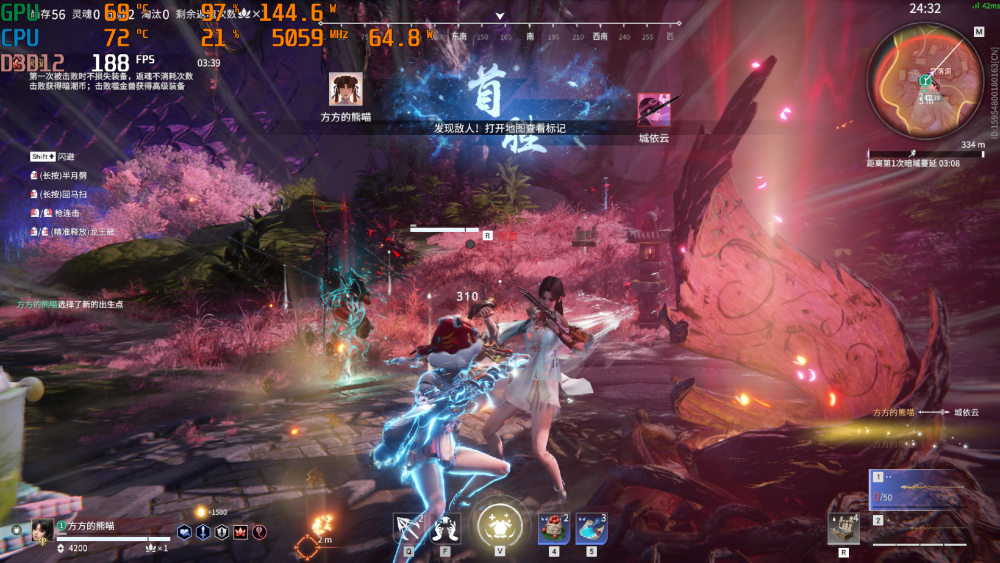Trigger the glowing ultimate ability icon
1000x563 pixels.
(499, 523)
